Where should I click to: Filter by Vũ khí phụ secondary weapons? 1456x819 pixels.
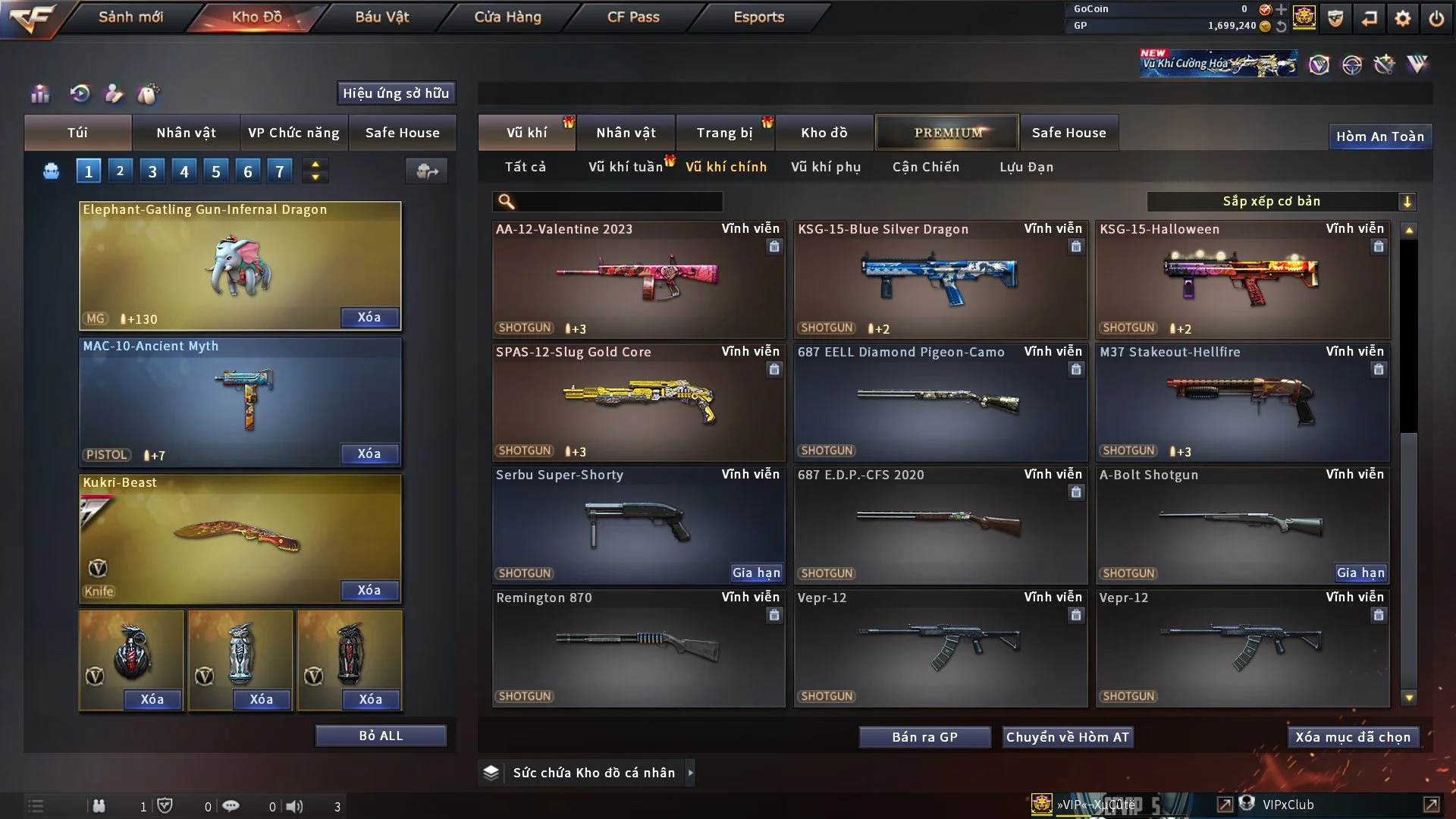(825, 167)
